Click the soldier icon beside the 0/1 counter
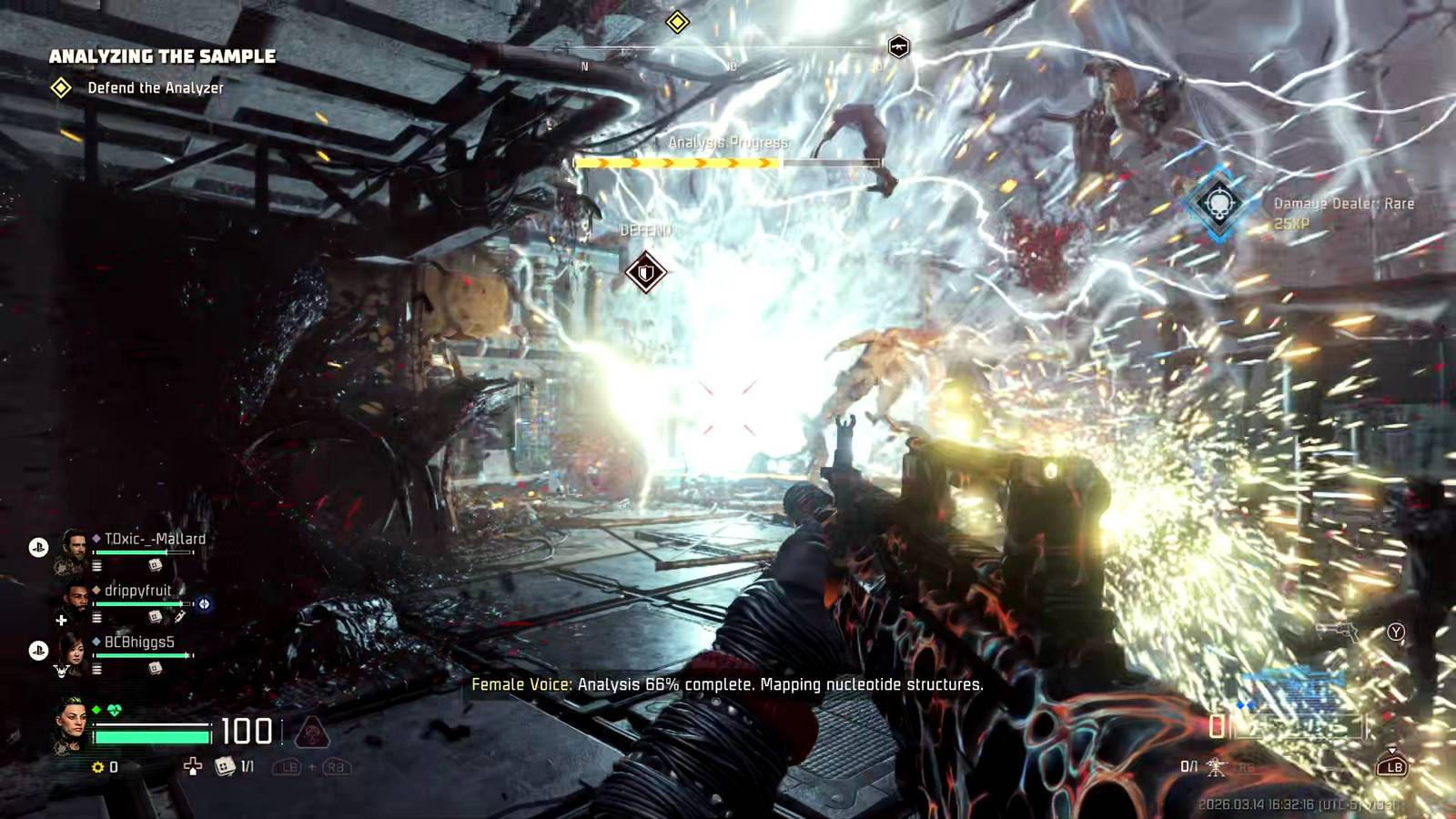The width and height of the screenshot is (1456, 819). pos(1217,768)
